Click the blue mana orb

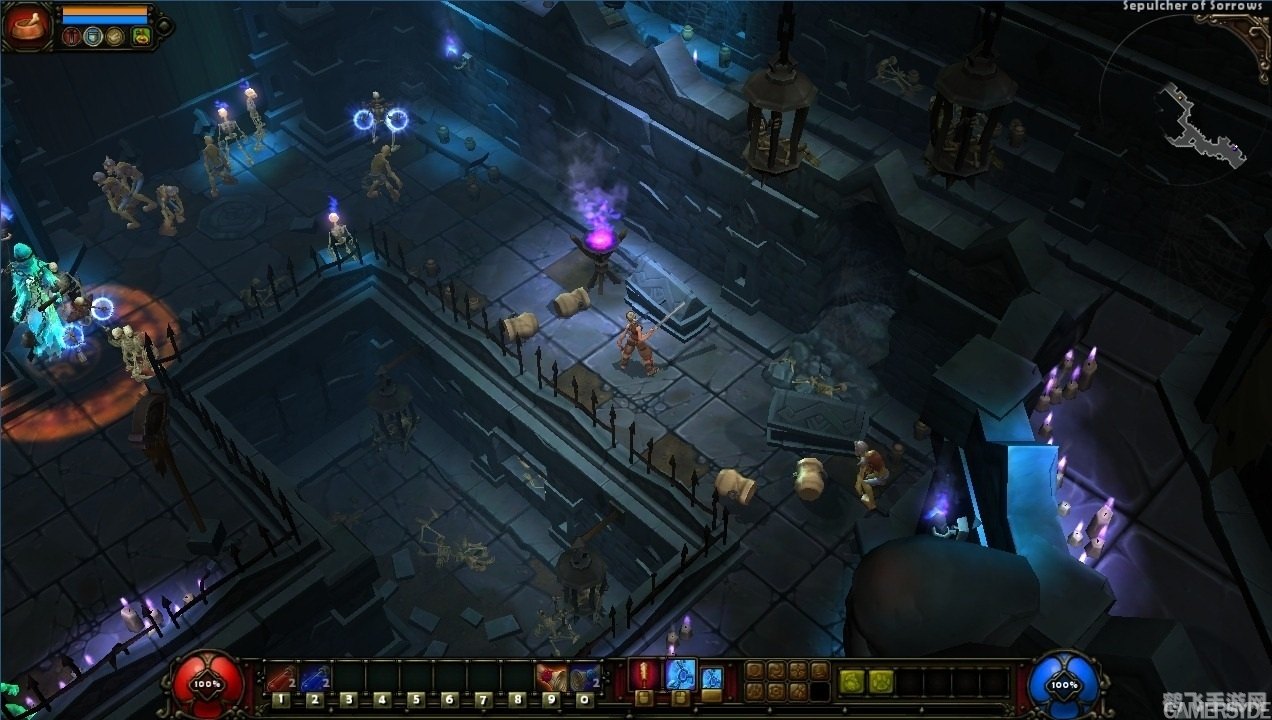(x=1063, y=684)
